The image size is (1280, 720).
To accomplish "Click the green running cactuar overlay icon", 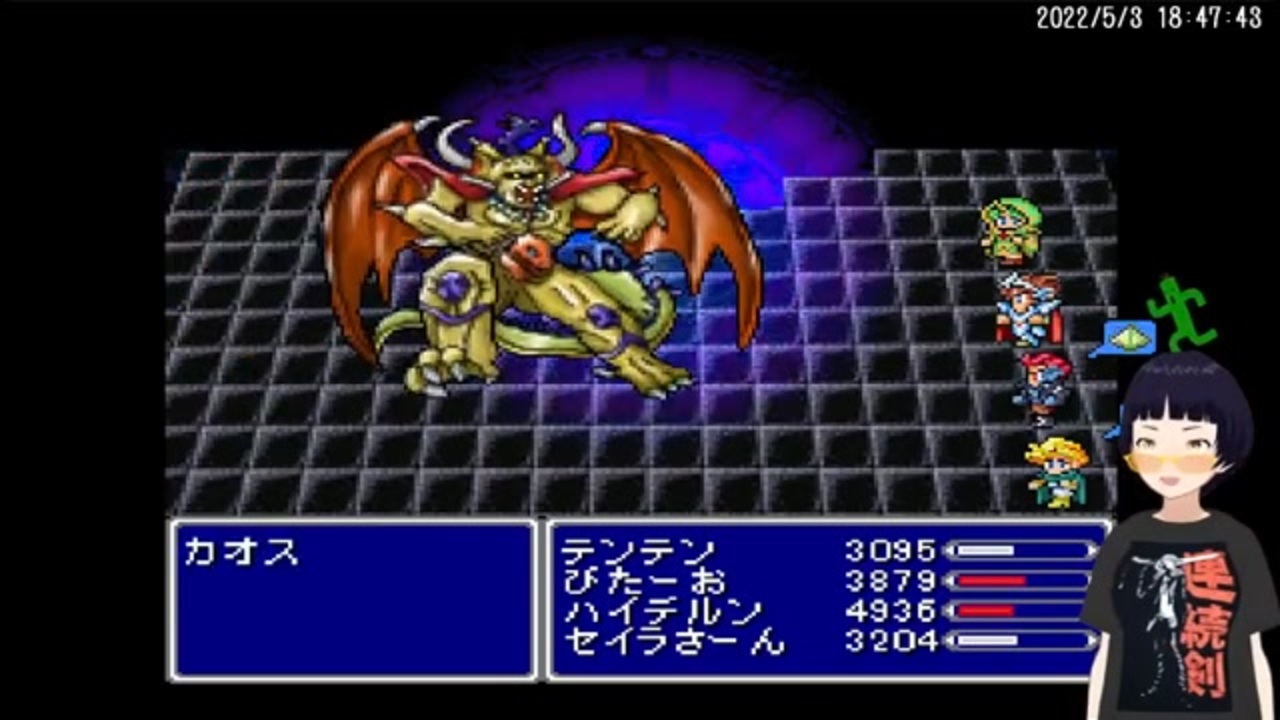I will tap(1180, 310).
